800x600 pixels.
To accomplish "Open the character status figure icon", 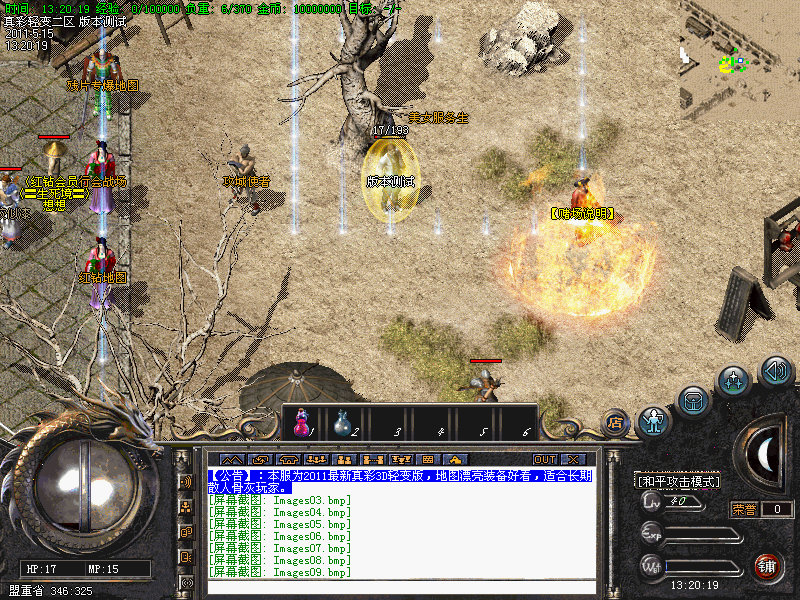I will coord(654,421).
